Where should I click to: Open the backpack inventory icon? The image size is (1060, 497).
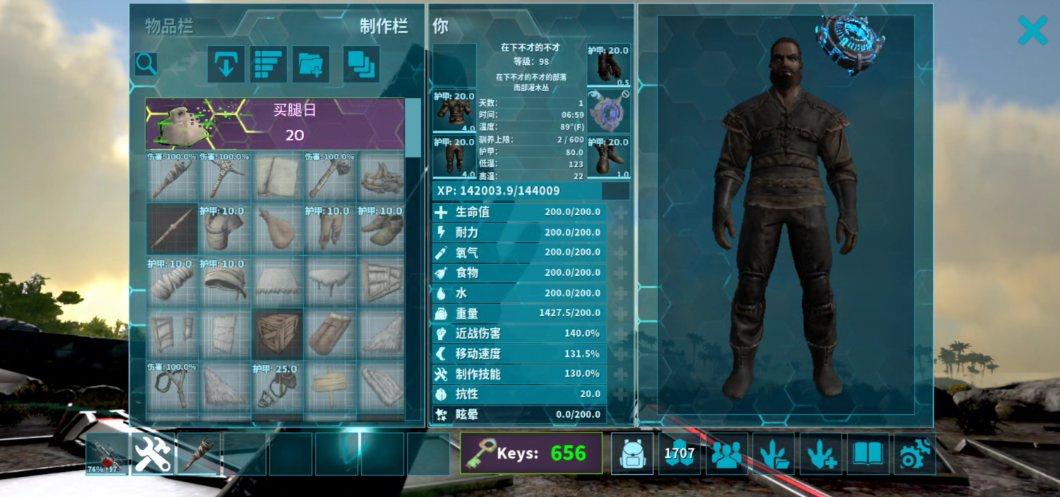[x=632, y=453]
